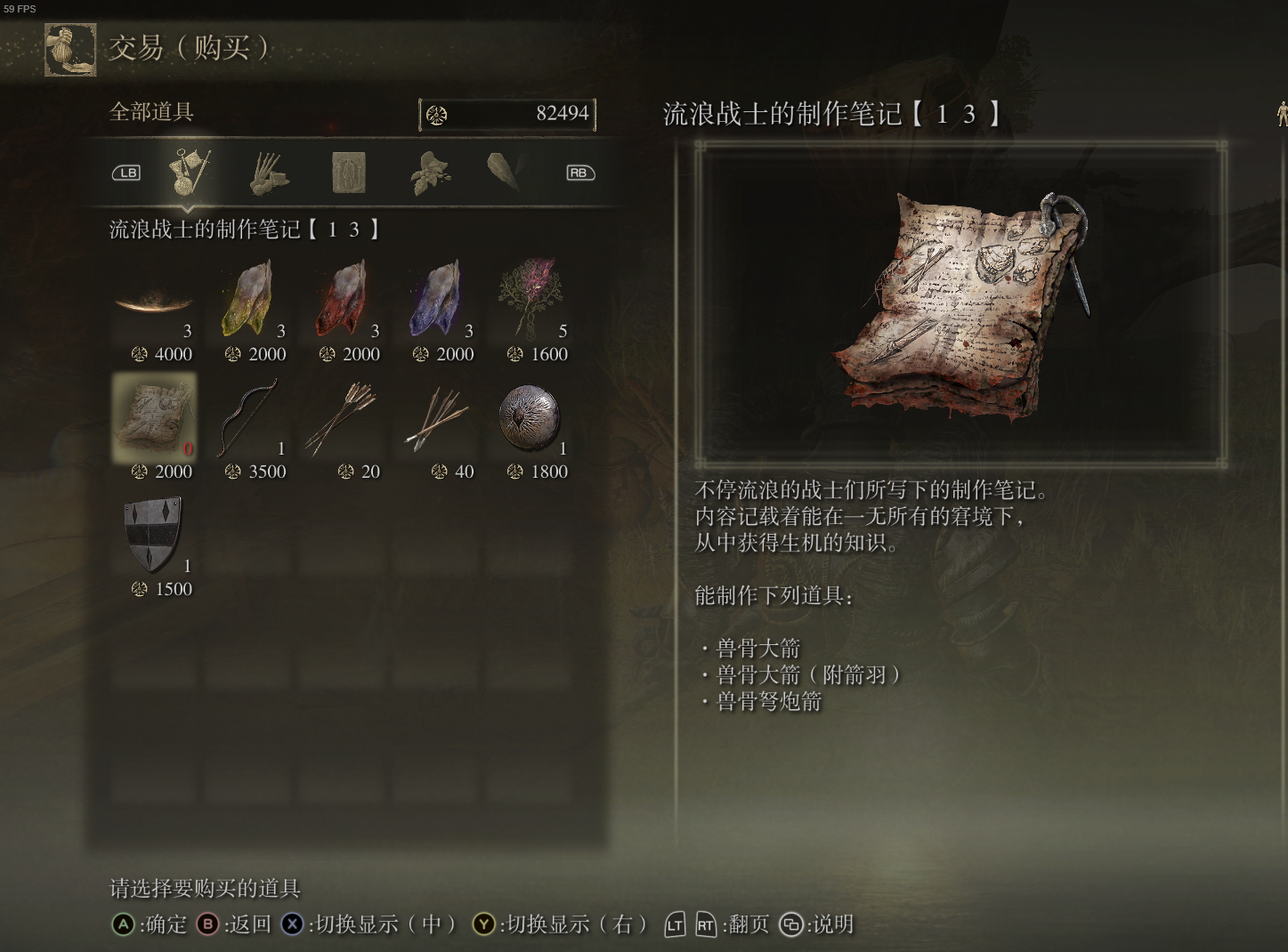Open the skeletal hand category tab
The height and width of the screenshot is (952, 1288).
pos(268,173)
